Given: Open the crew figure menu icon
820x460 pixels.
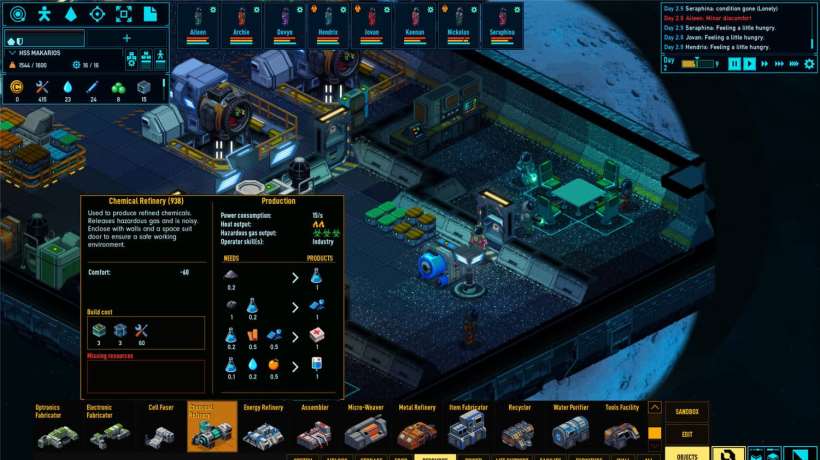Looking at the screenshot, I should coord(44,14).
